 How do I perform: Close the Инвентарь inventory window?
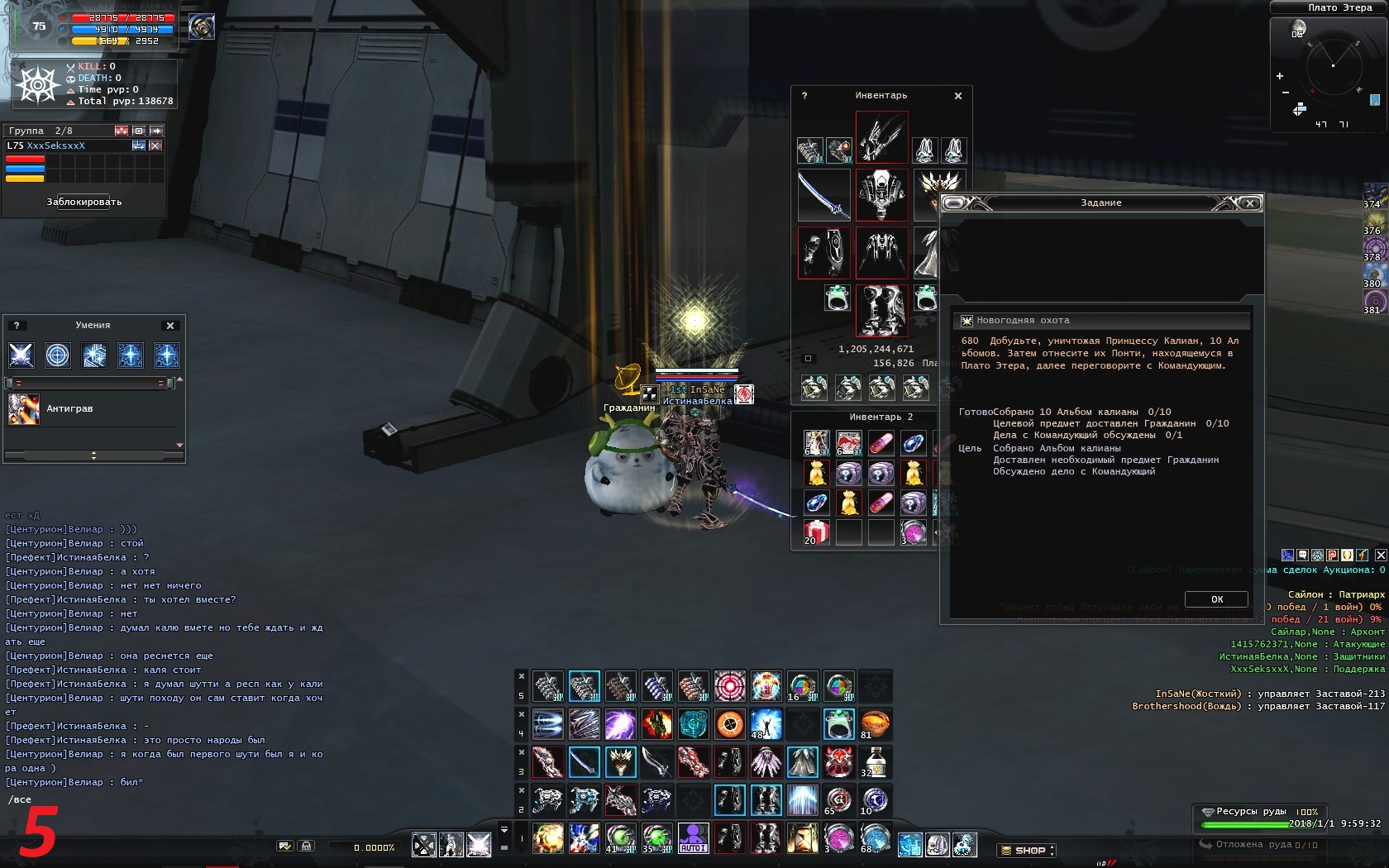point(958,96)
